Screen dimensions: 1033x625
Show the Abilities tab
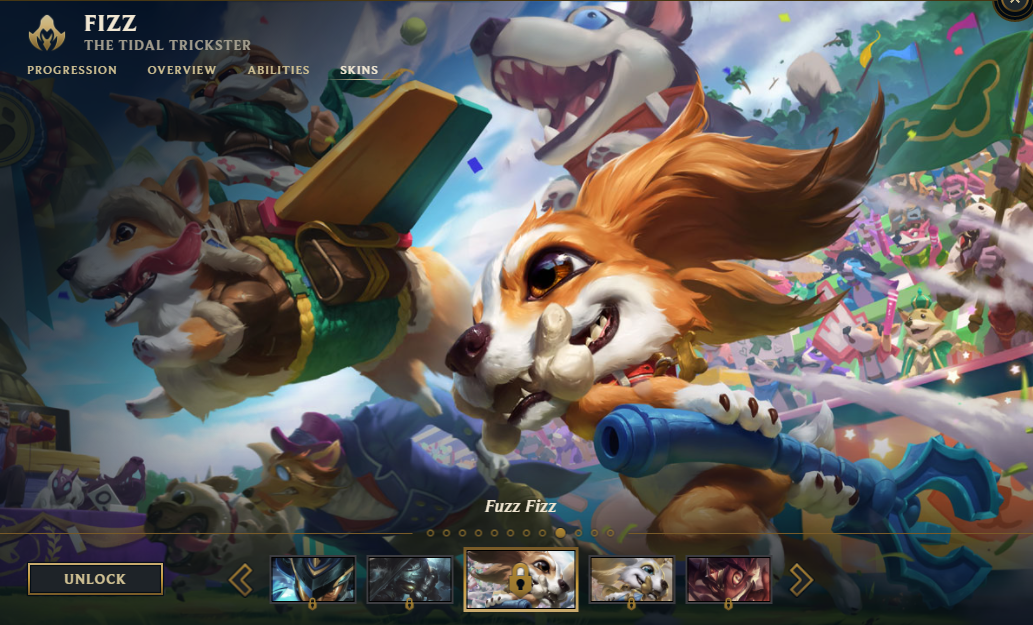pos(278,70)
